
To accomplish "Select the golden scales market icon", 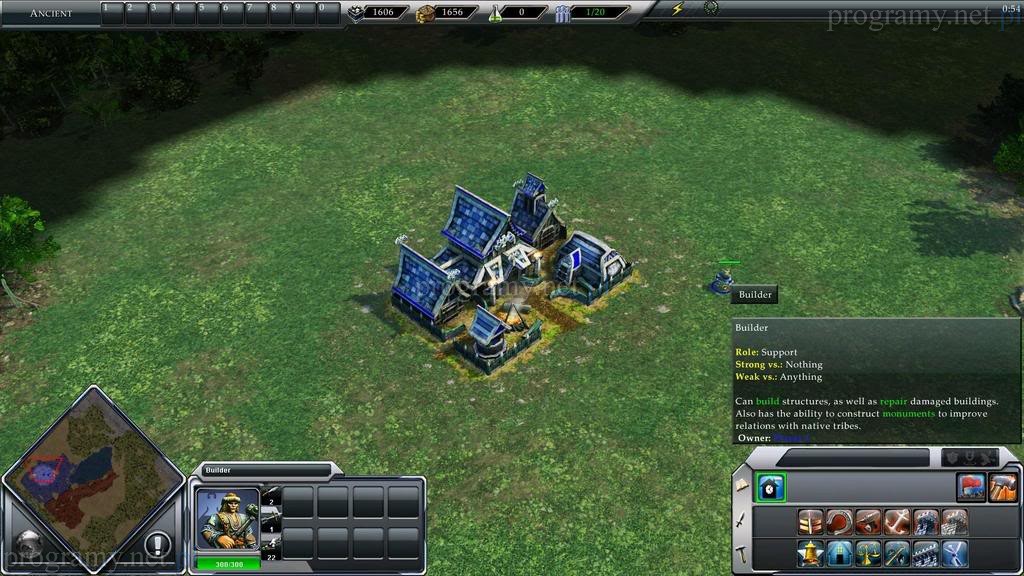I will click(x=868, y=552).
